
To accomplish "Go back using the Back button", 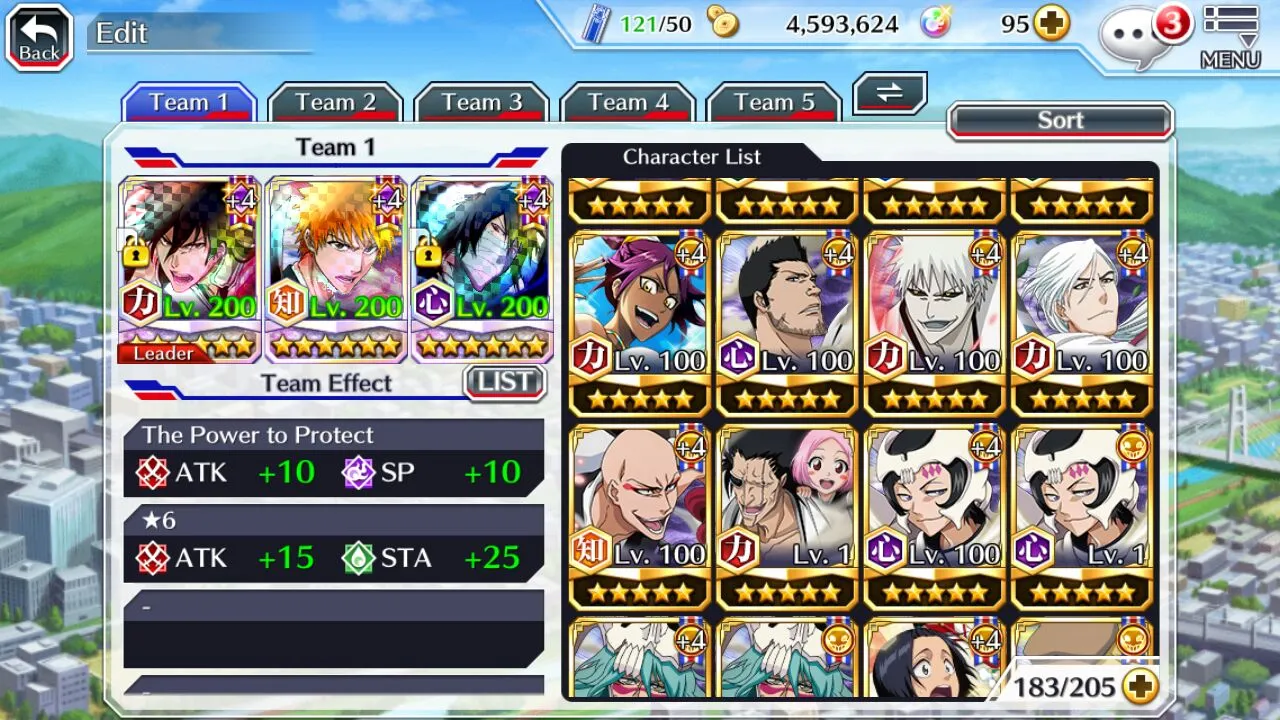I will 39,37.
